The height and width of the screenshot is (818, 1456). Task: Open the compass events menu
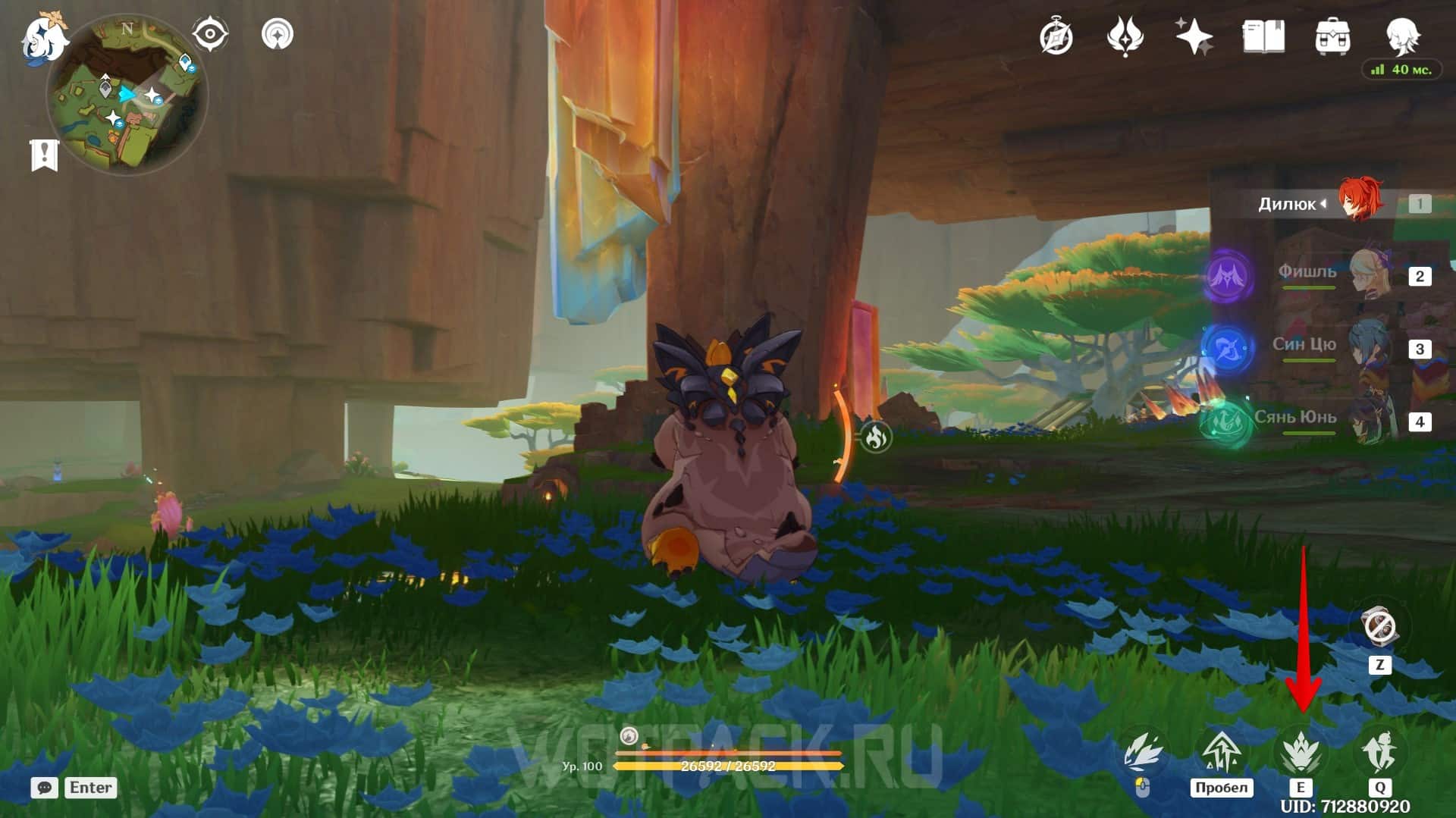[x=1056, y=36]
